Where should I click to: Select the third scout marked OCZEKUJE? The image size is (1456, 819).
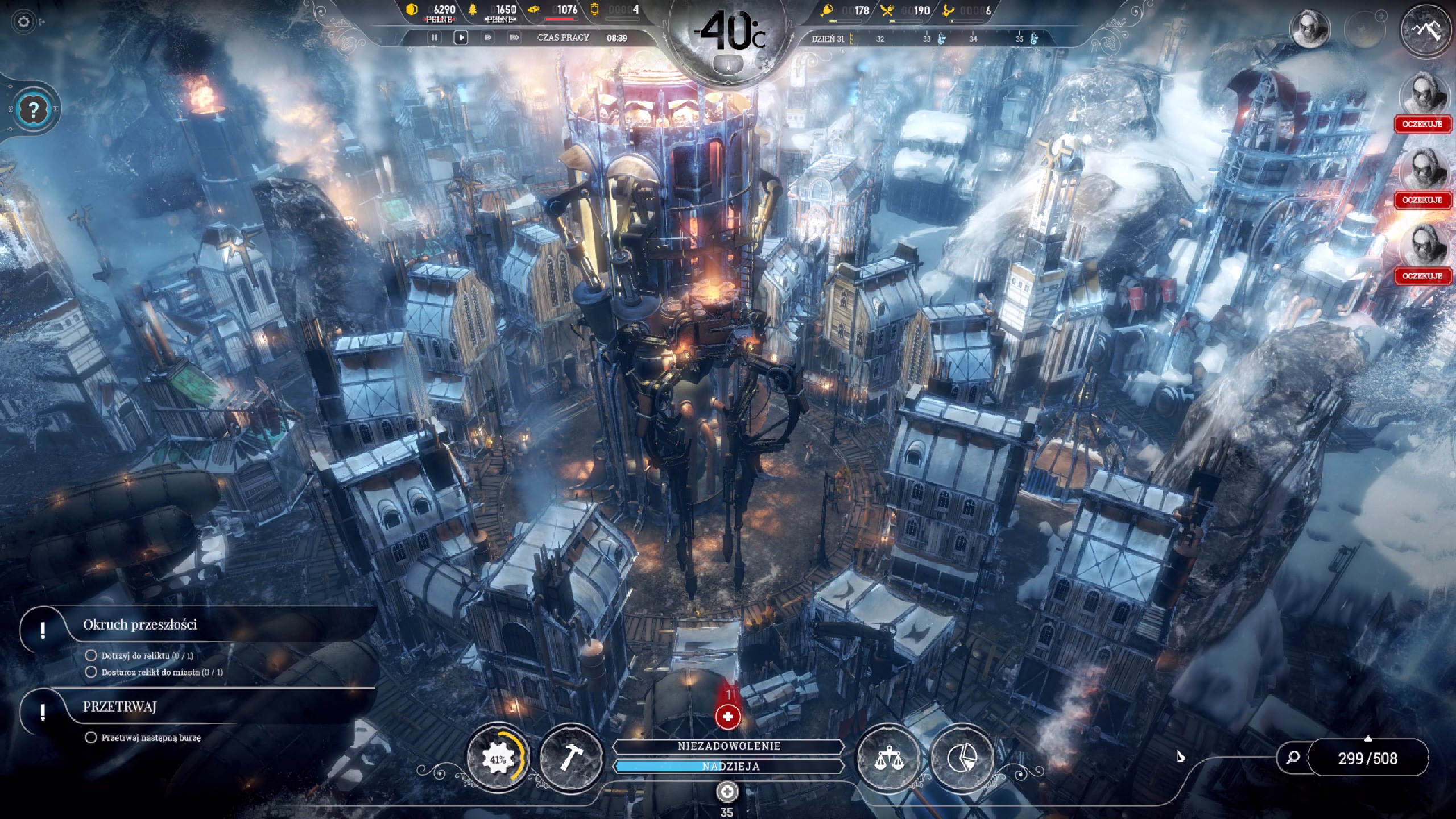point(1422,249)
